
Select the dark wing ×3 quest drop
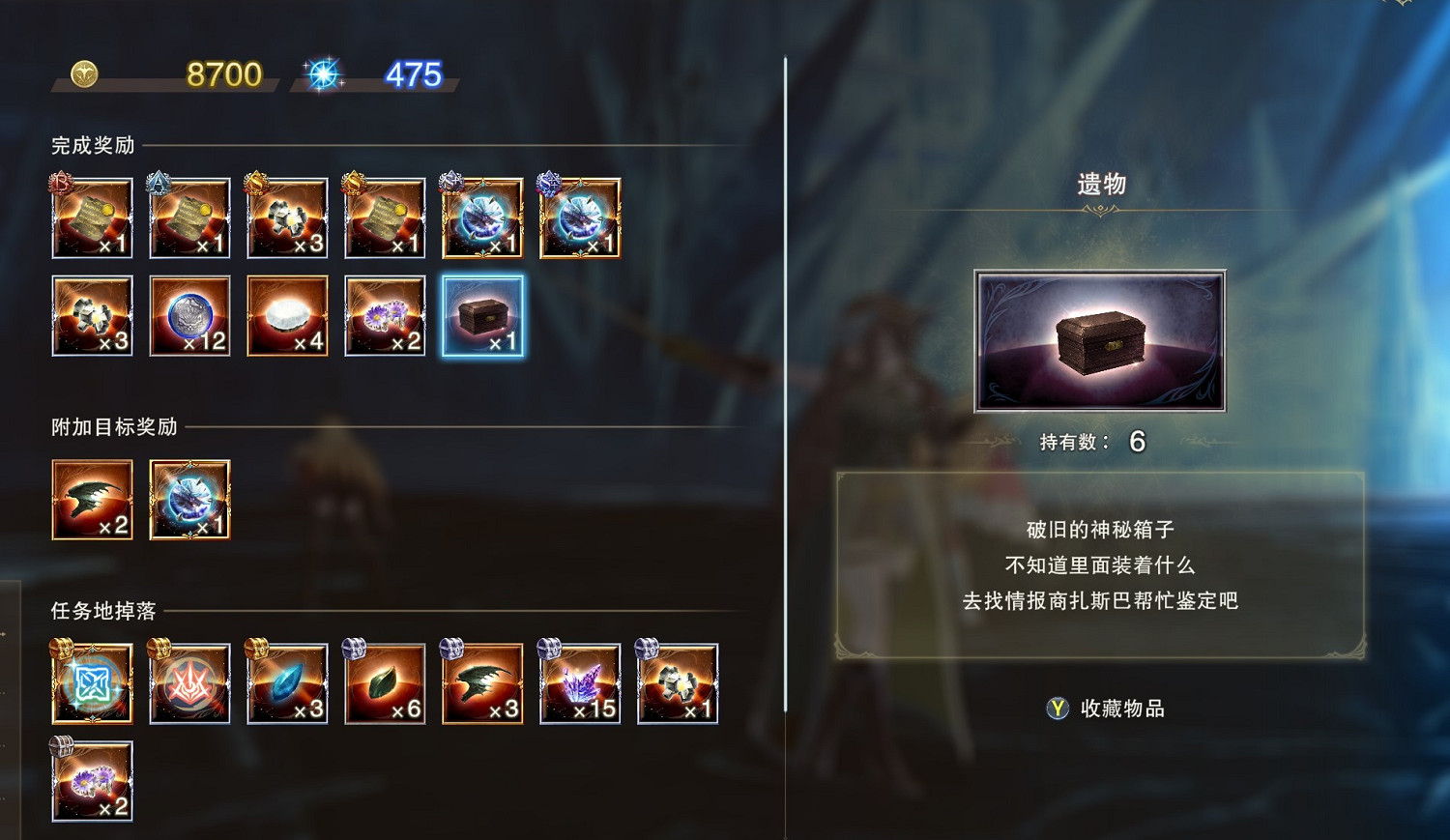click(482, 683)
